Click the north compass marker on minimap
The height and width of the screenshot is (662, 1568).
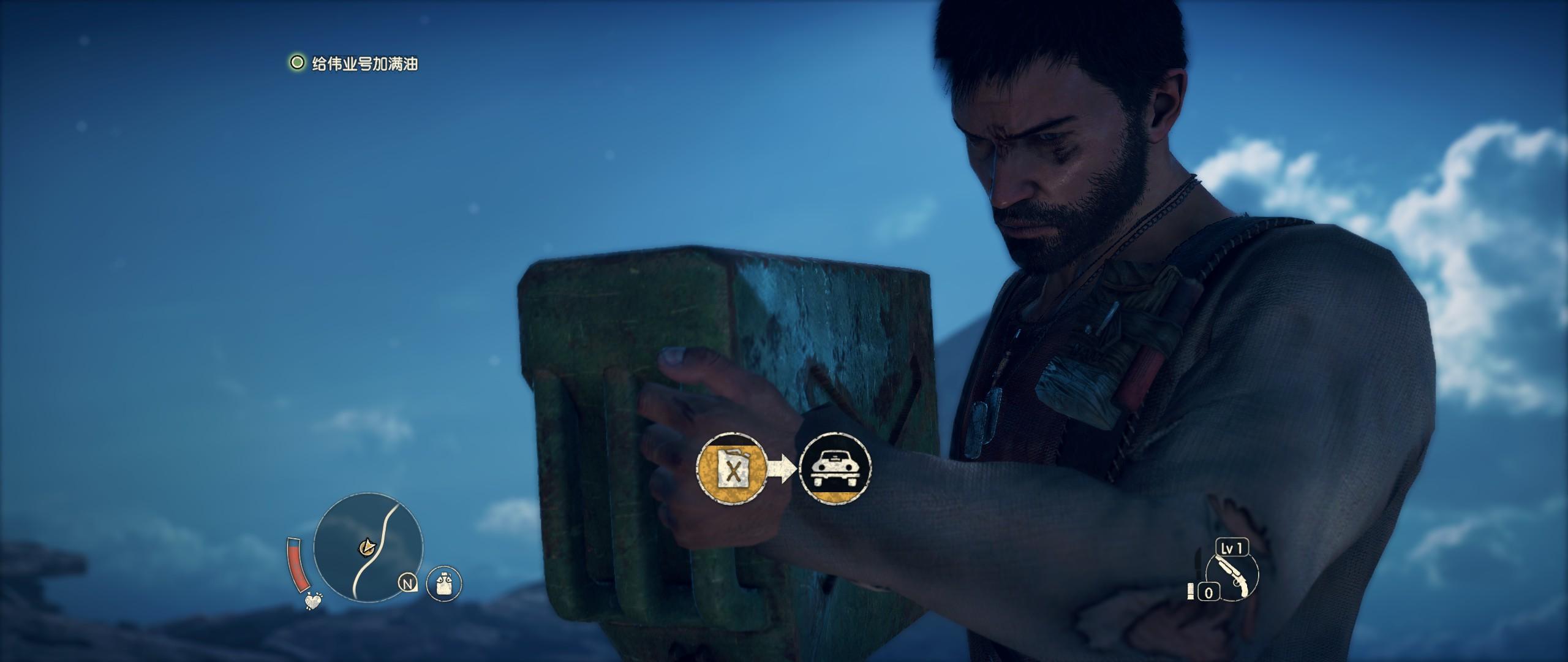[x=407, y=583]
